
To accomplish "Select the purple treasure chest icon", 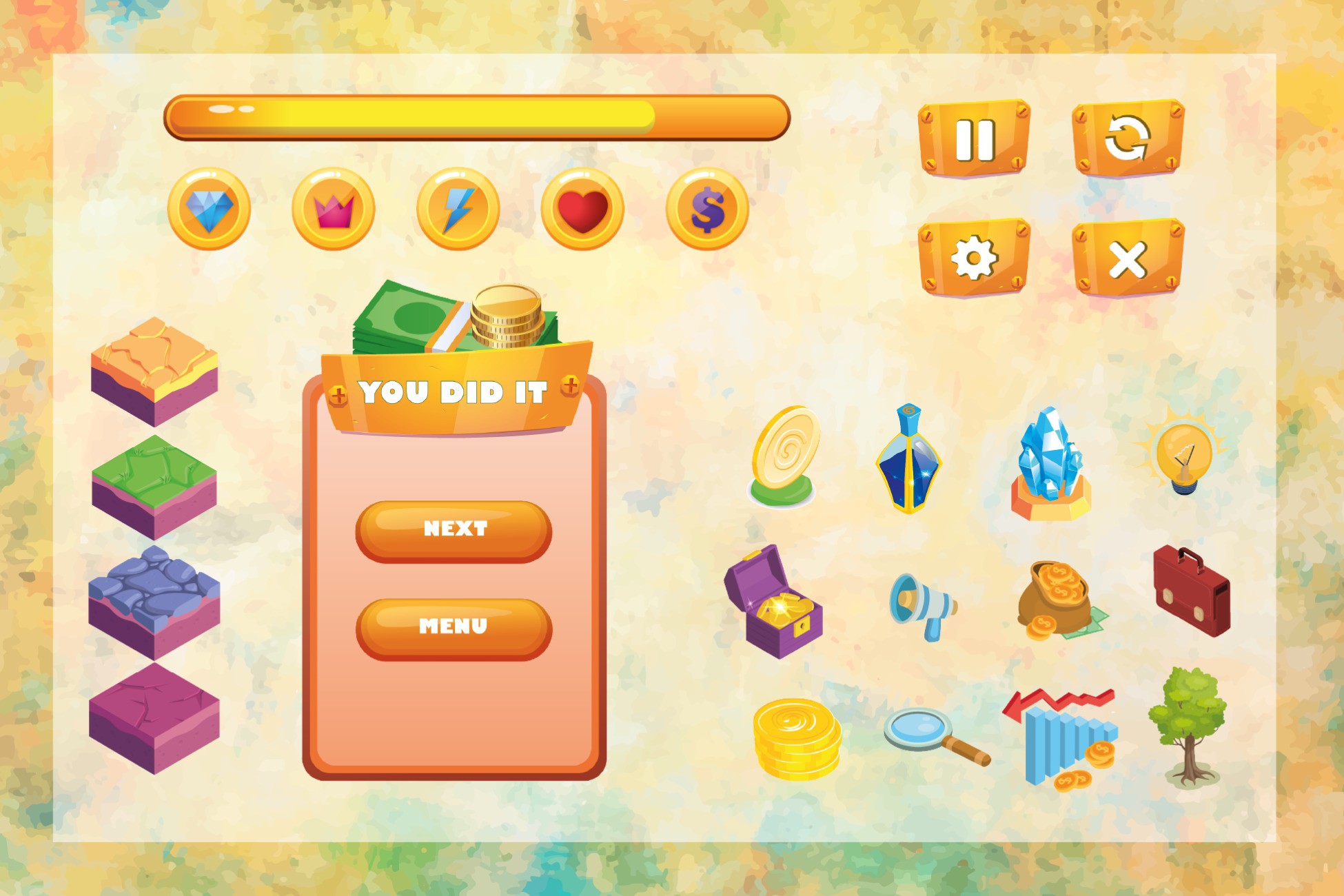I will [x=779, y=603].
